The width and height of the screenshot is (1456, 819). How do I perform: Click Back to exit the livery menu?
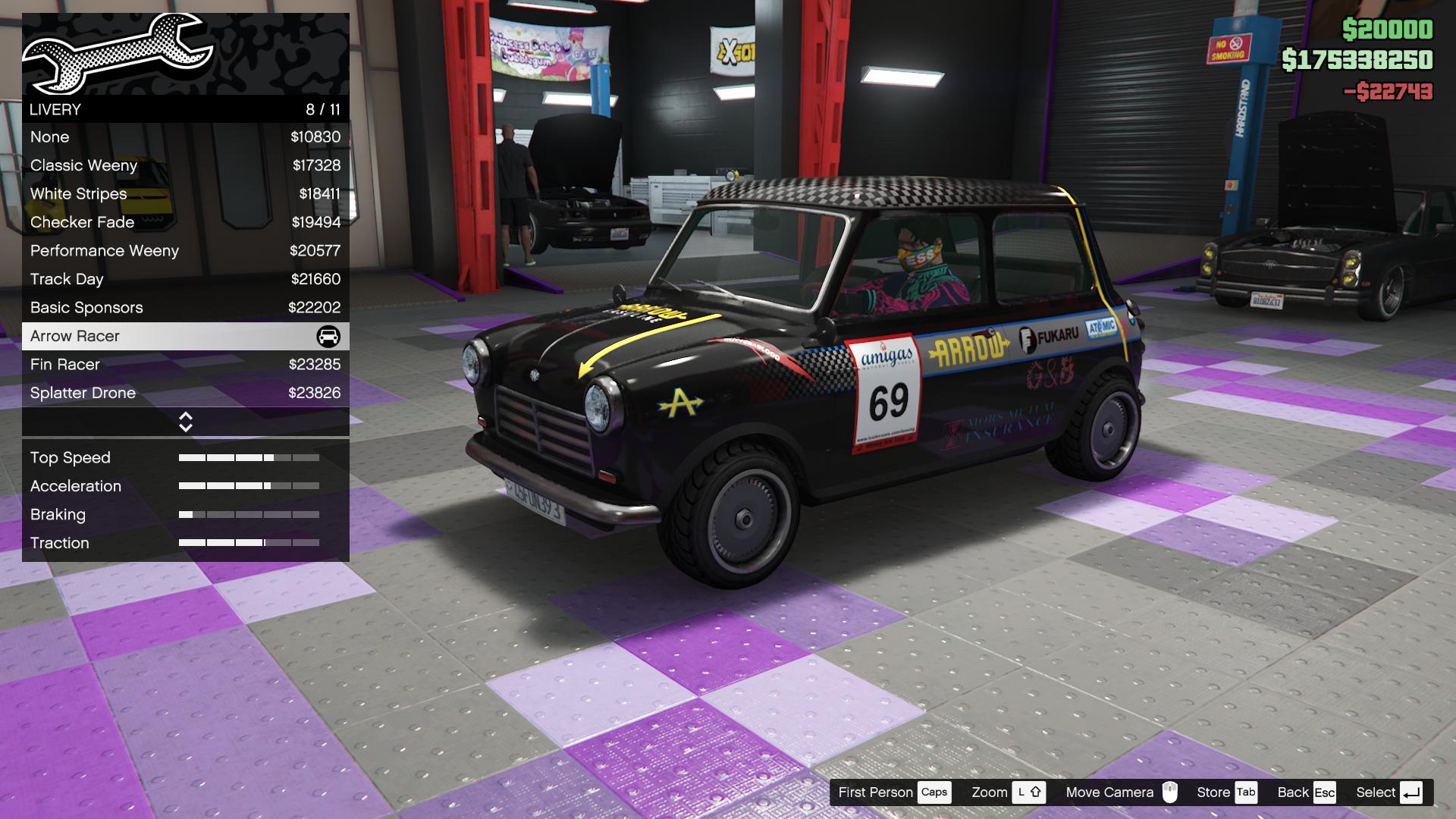coord(1293,792)
